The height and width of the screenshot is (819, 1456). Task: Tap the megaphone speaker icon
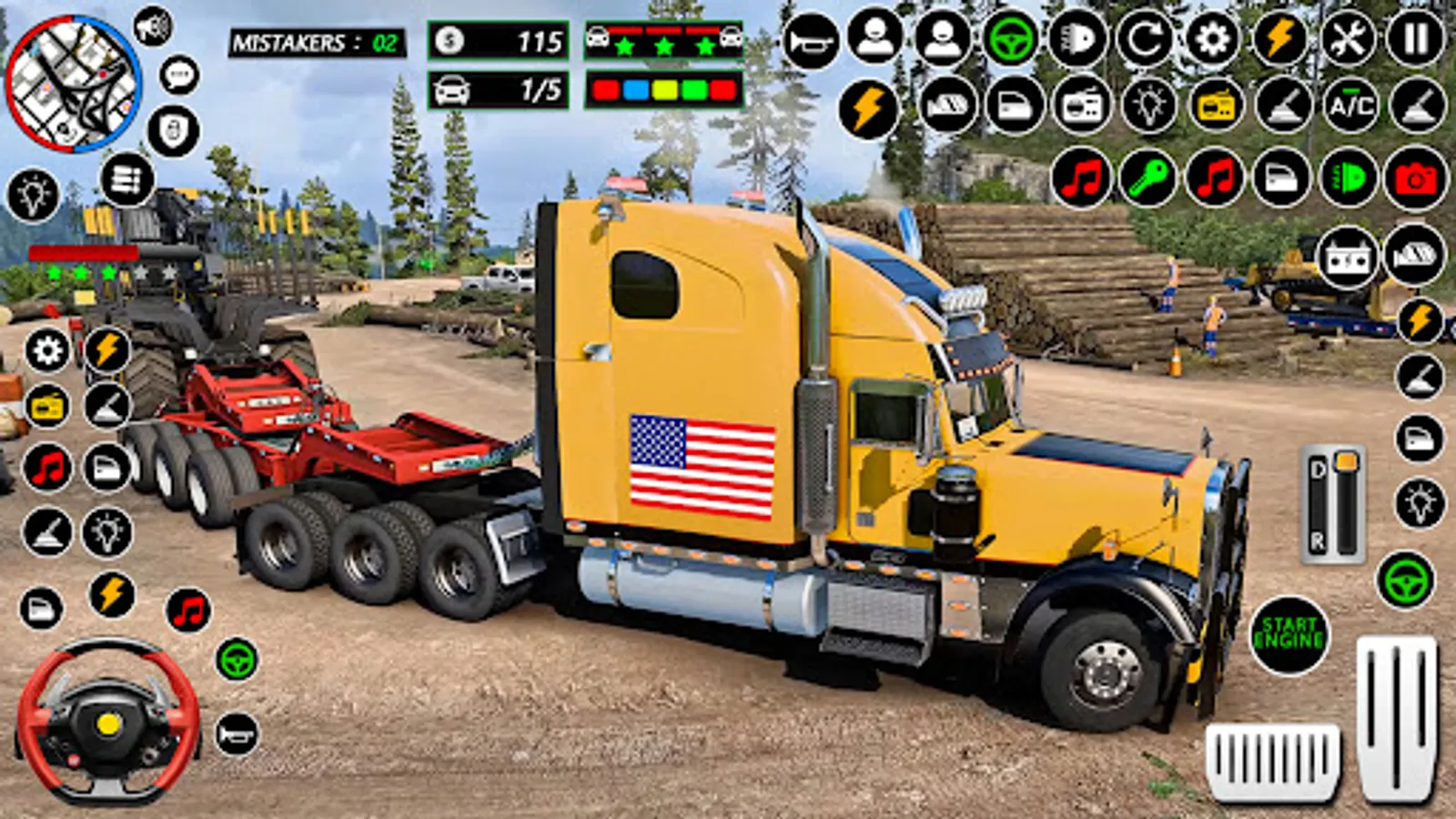tap(153, 25)
